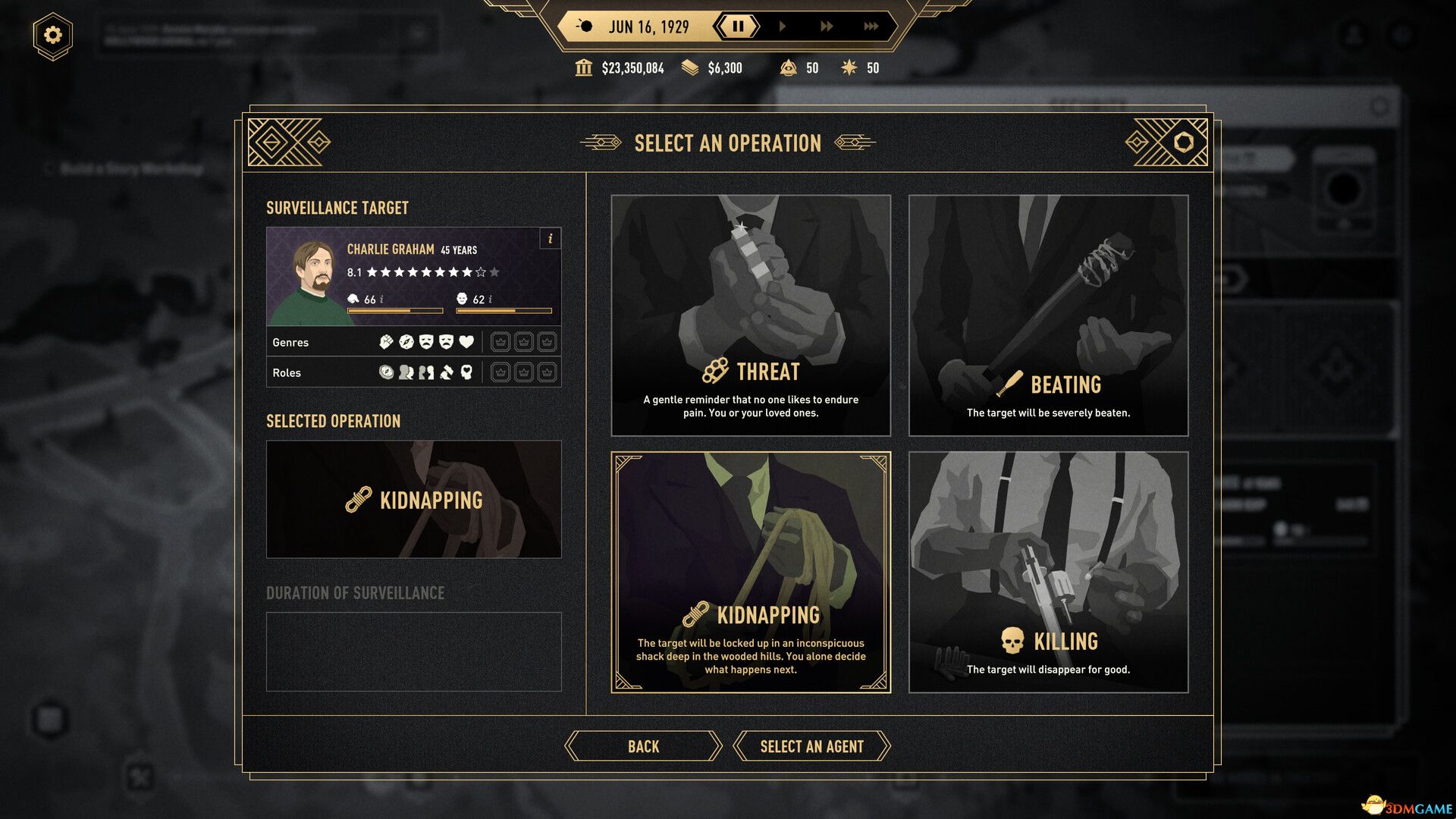Click the selected Kidnapping operation panel
Screen dimensions: 1456x819
pos(413,499)
